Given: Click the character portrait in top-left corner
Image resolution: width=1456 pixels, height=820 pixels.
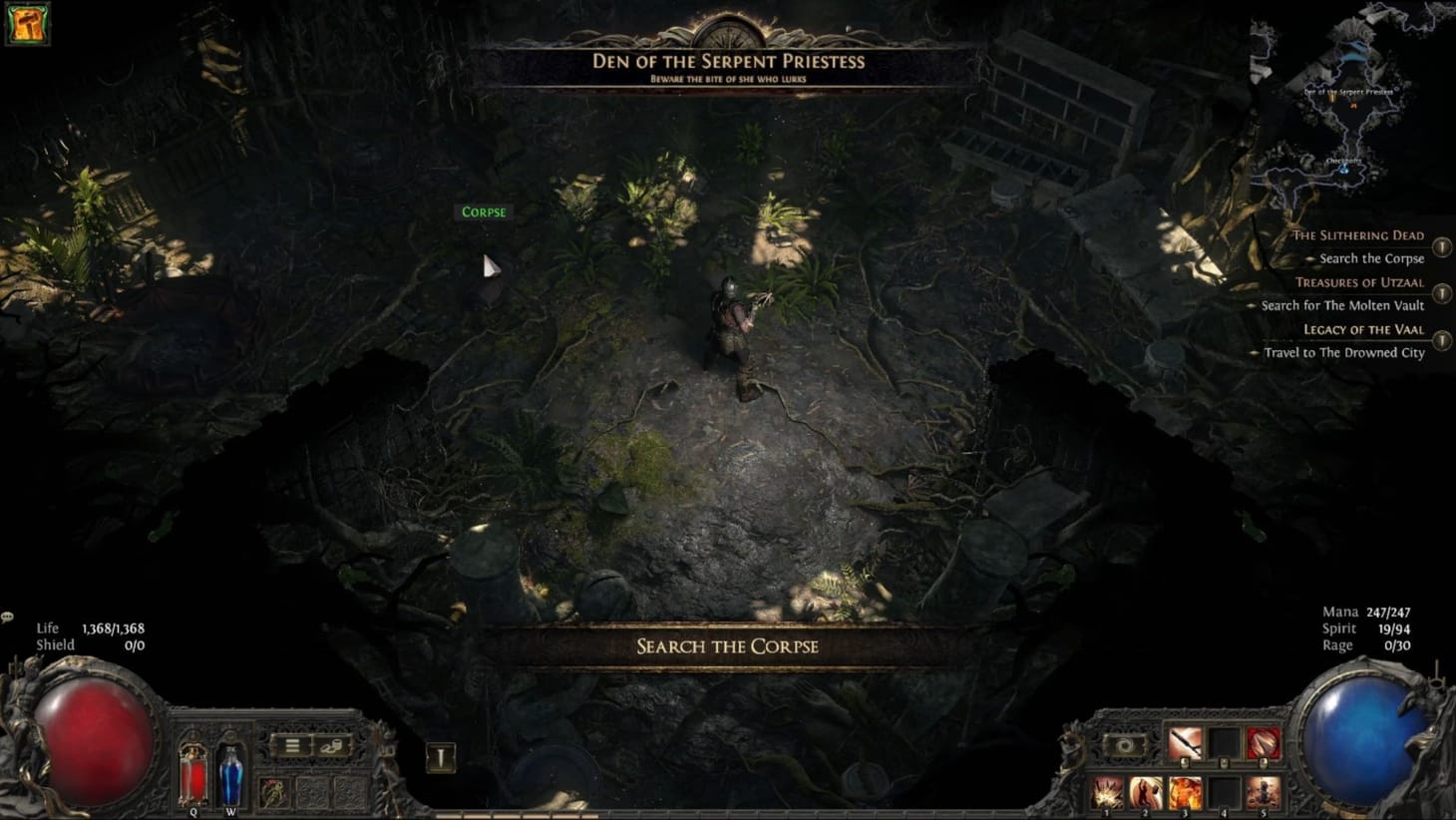Looking at the screenshot, I should pos(27,22).
